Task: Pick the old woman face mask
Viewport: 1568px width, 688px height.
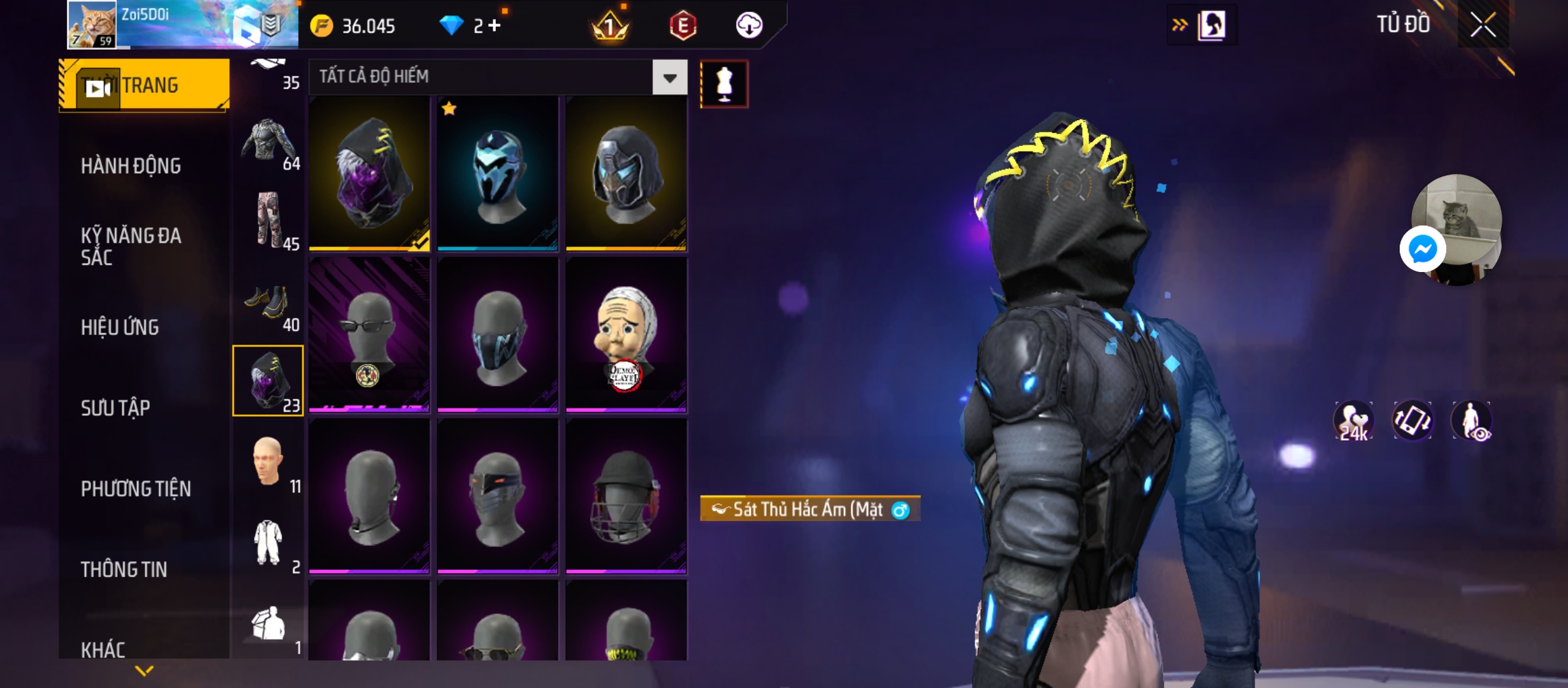Action: [x=626, y=334]
